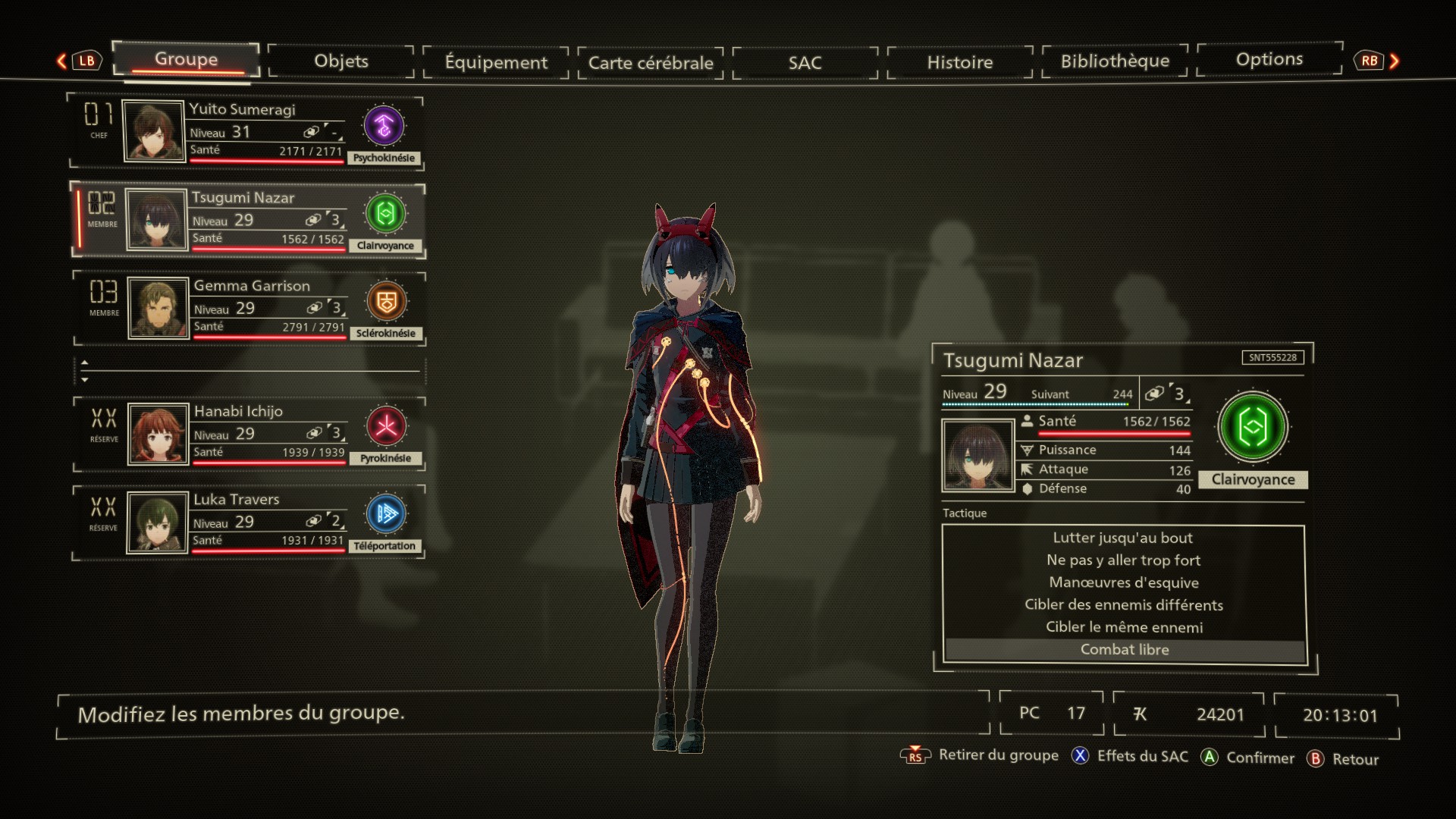The width and height of the screenshot is (1456, 819).
Task: Select Gemma Garrison in the party
Action: point(250,308)
